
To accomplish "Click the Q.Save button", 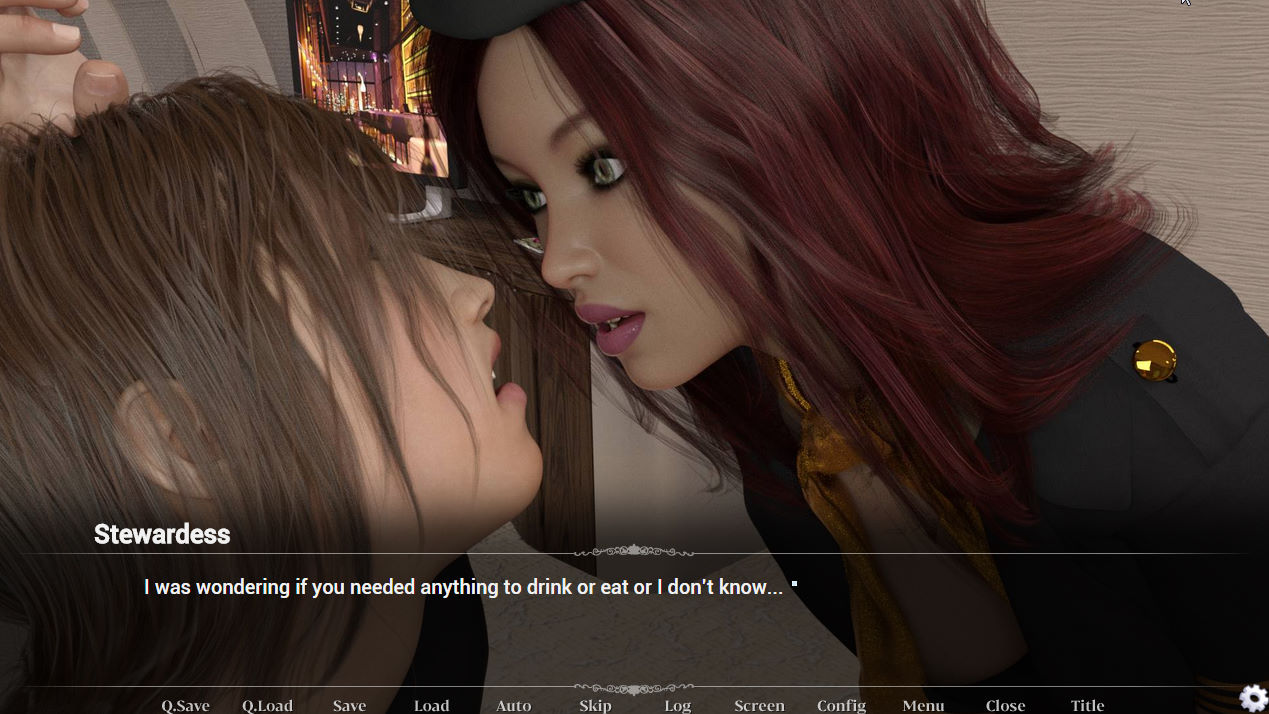I will click(x=185, y=705).
